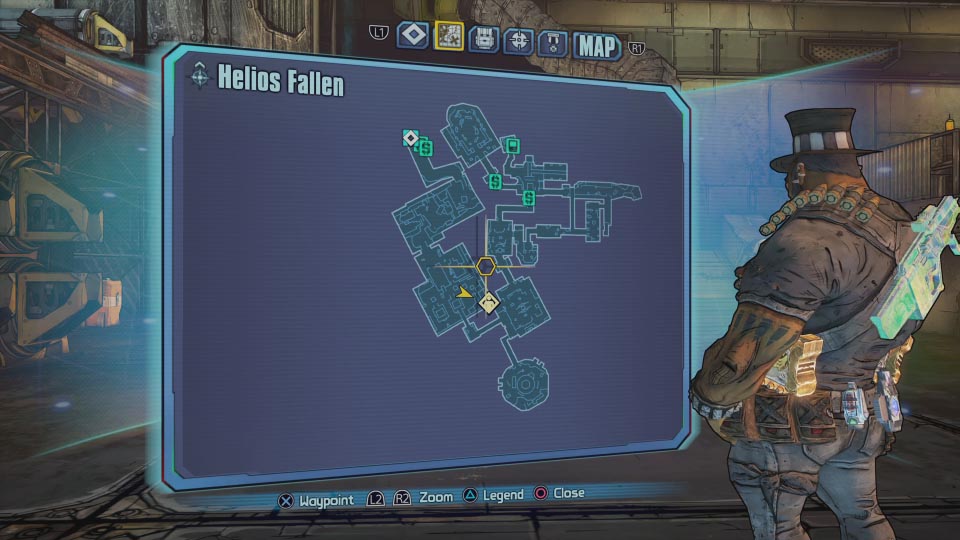Select the non-dollar green vending machine marker
This screenshot has width=960, height=540.
pyautogui.click(x=513, y=147)
